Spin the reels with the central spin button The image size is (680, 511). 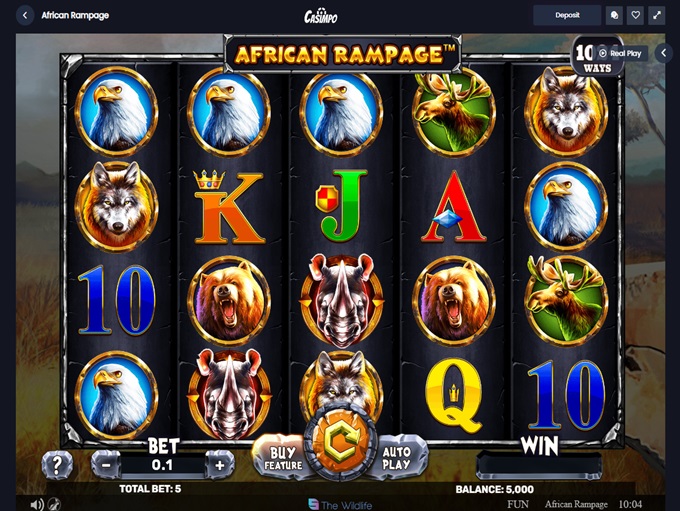(340, 446)
